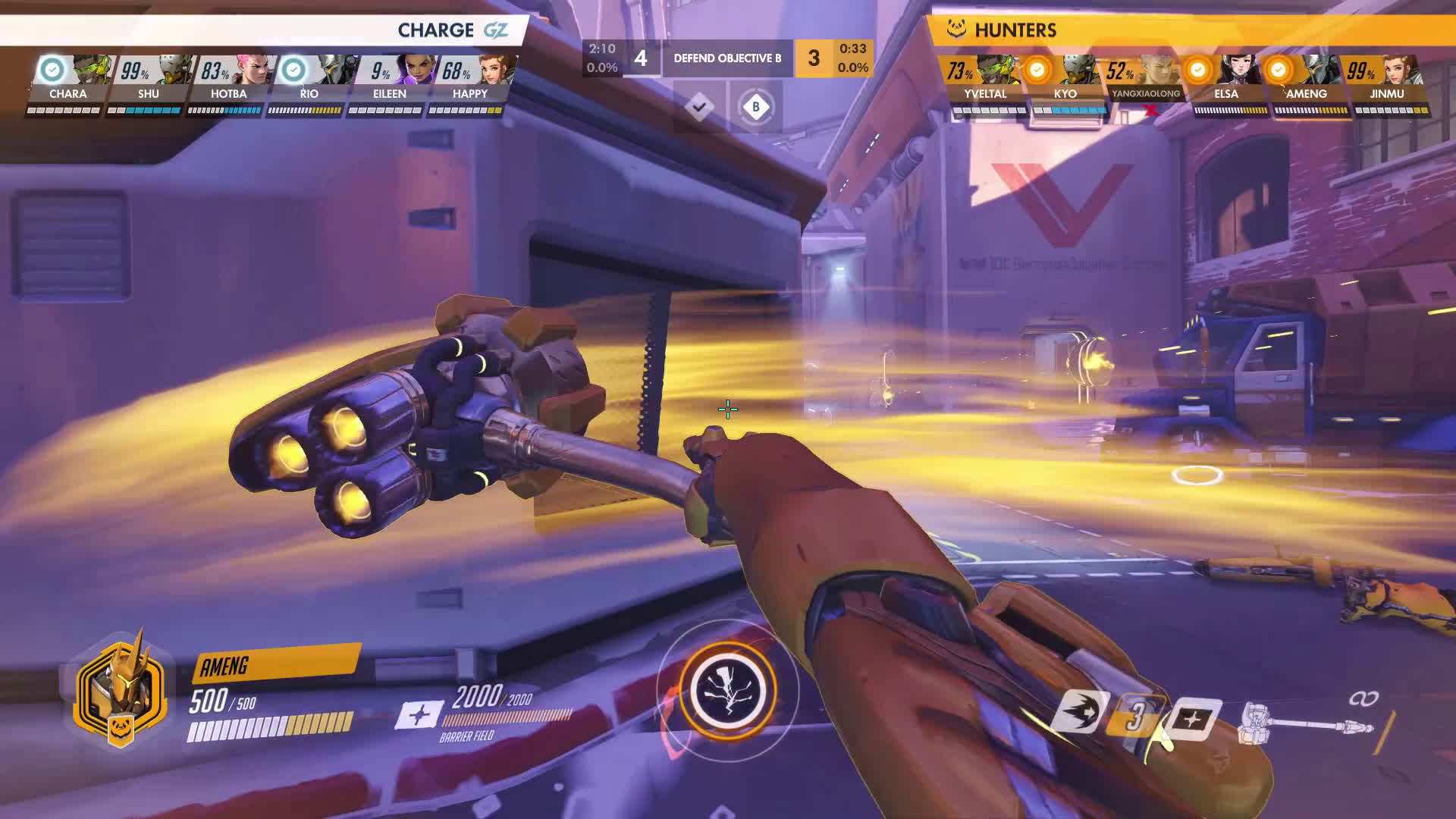Click the Barrier Field shield icon
1456x819 pixels.
[1191, 717]
